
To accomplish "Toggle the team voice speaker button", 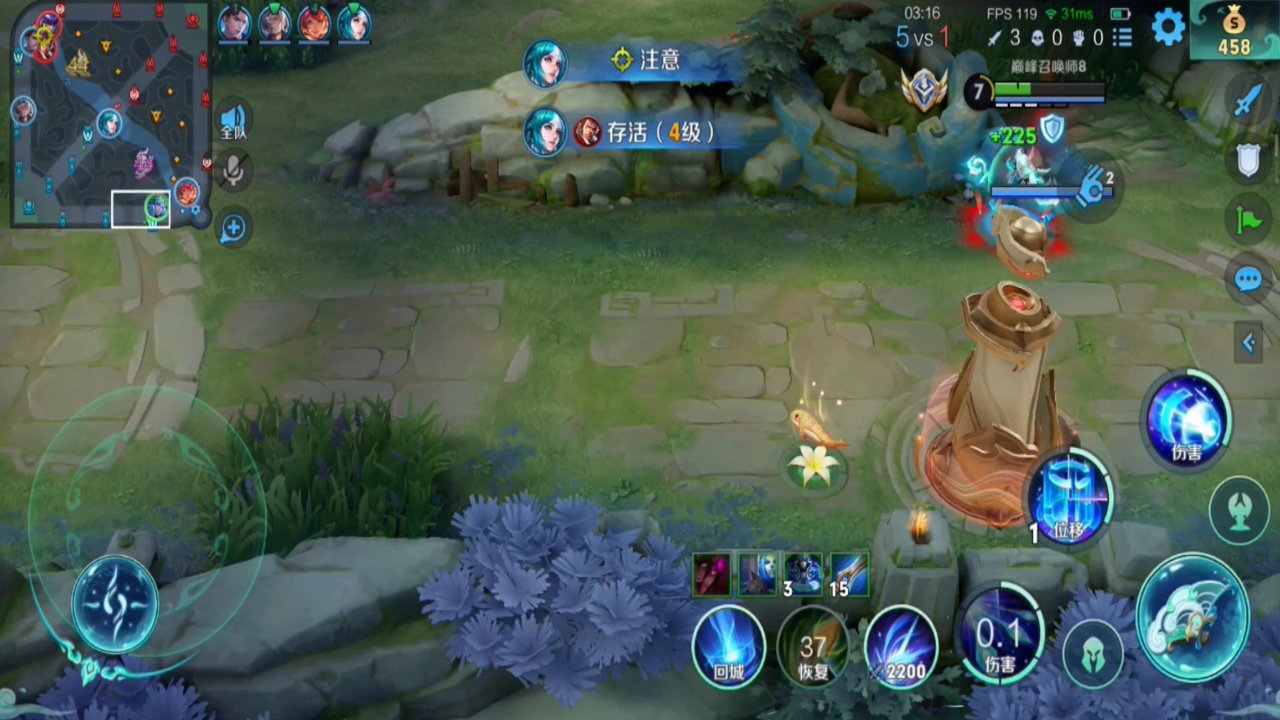I will tap(233, 120).
